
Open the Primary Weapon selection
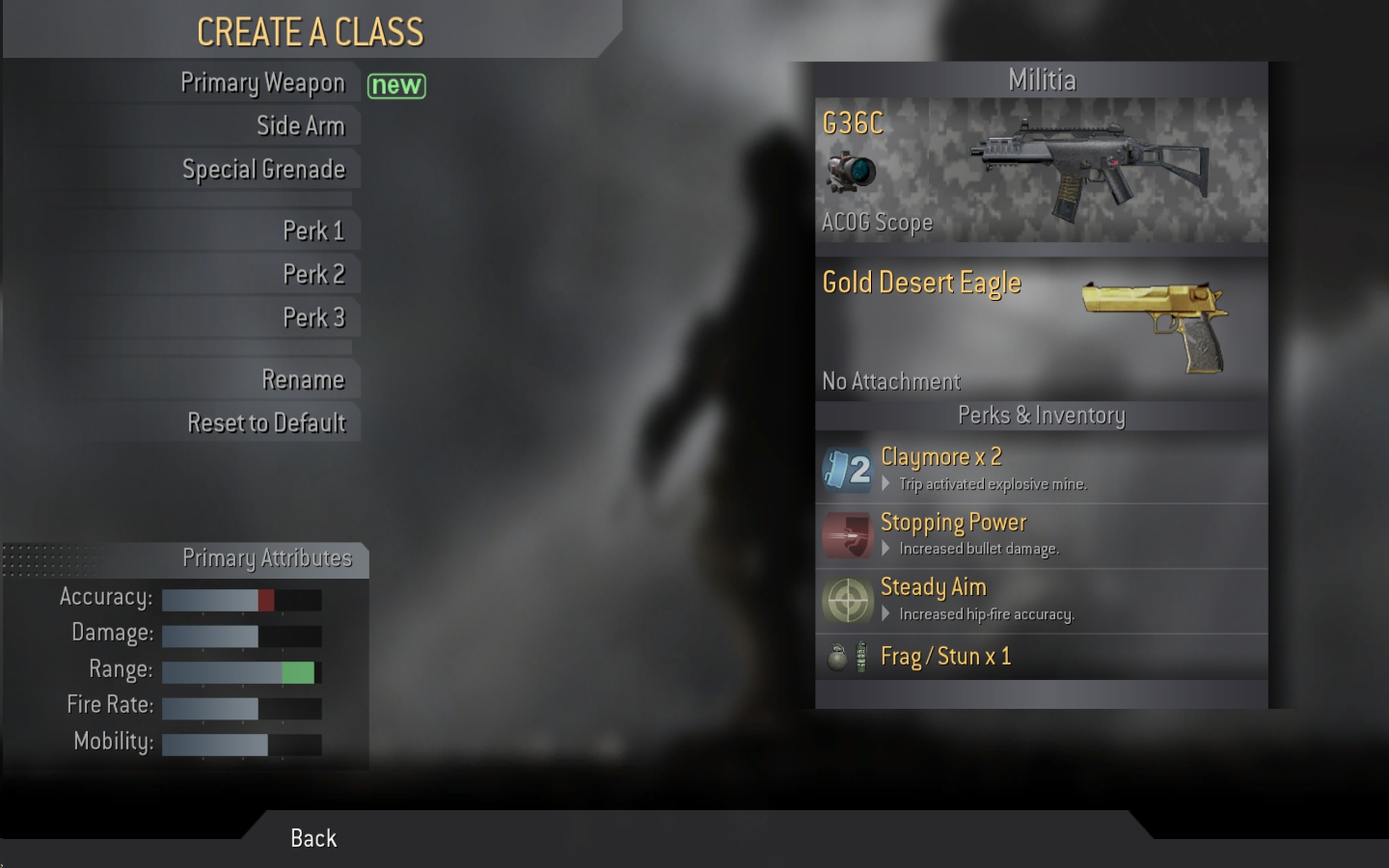tap(262, 83)
